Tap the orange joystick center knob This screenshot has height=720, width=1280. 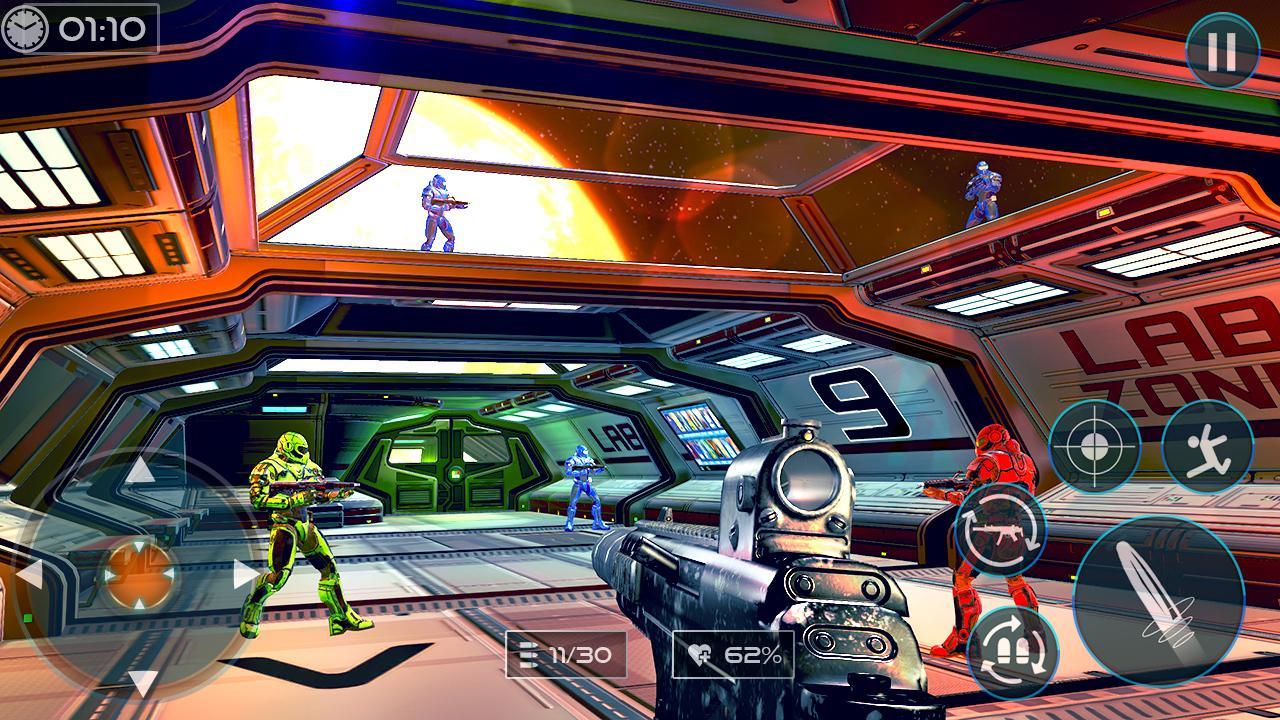(x=138, y=575)
